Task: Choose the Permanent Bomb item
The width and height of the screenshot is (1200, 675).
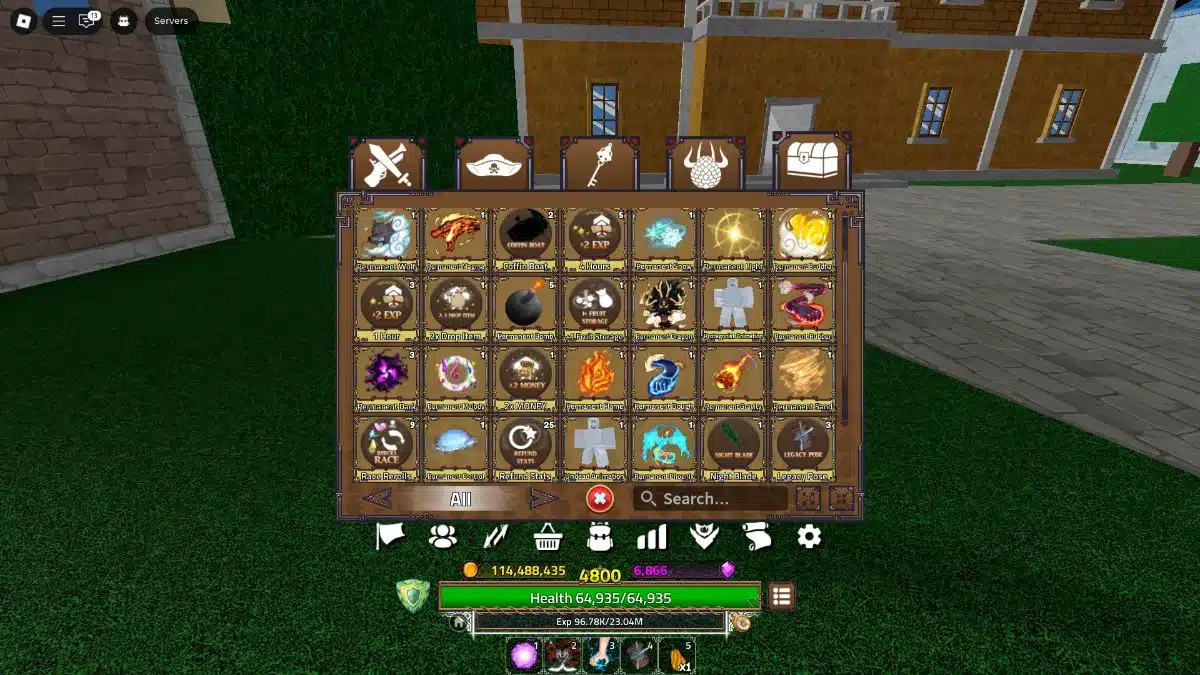Action: pos(526,306)
